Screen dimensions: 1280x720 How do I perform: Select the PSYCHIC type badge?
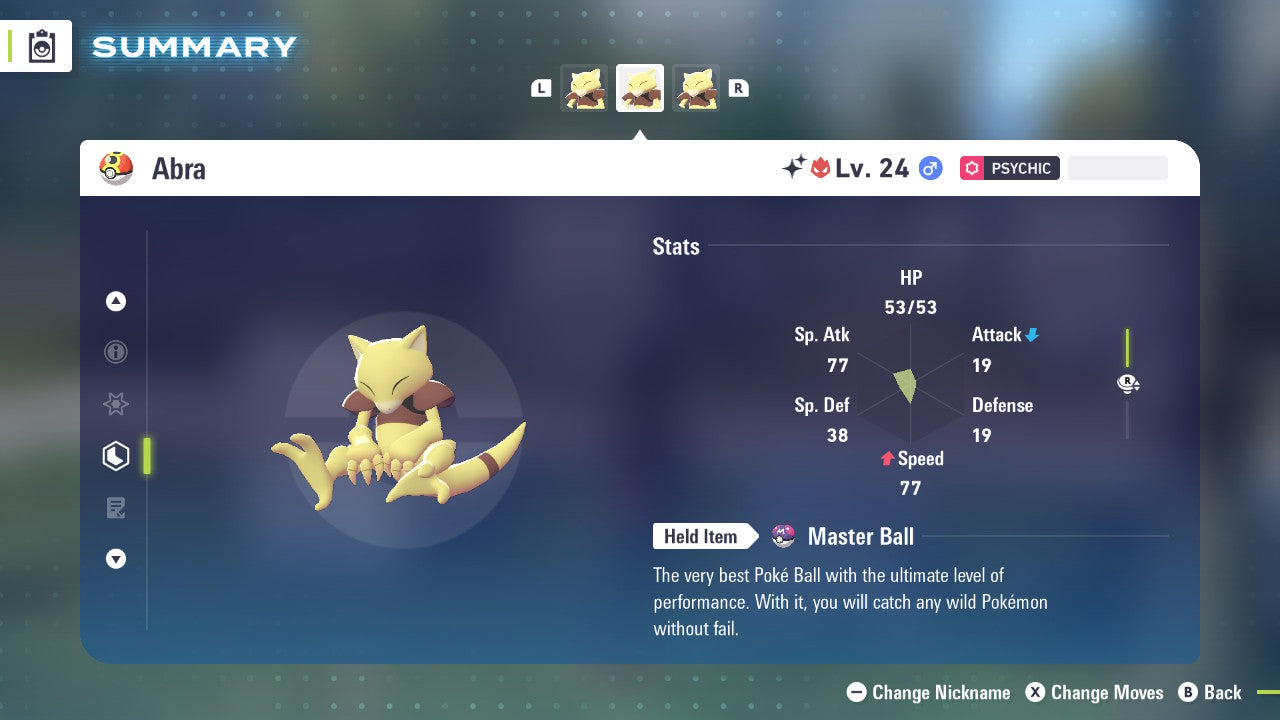click(1009, 168)
